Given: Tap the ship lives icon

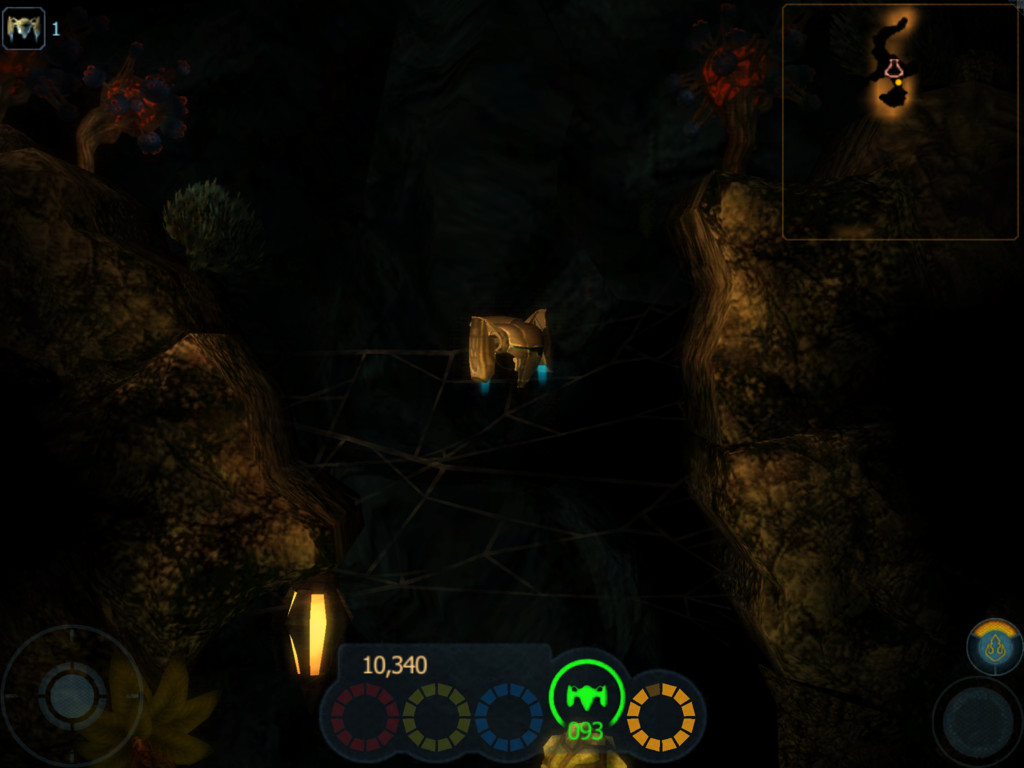Looking at the screenshot, I should pyautogui.click(x=24, y=28).
